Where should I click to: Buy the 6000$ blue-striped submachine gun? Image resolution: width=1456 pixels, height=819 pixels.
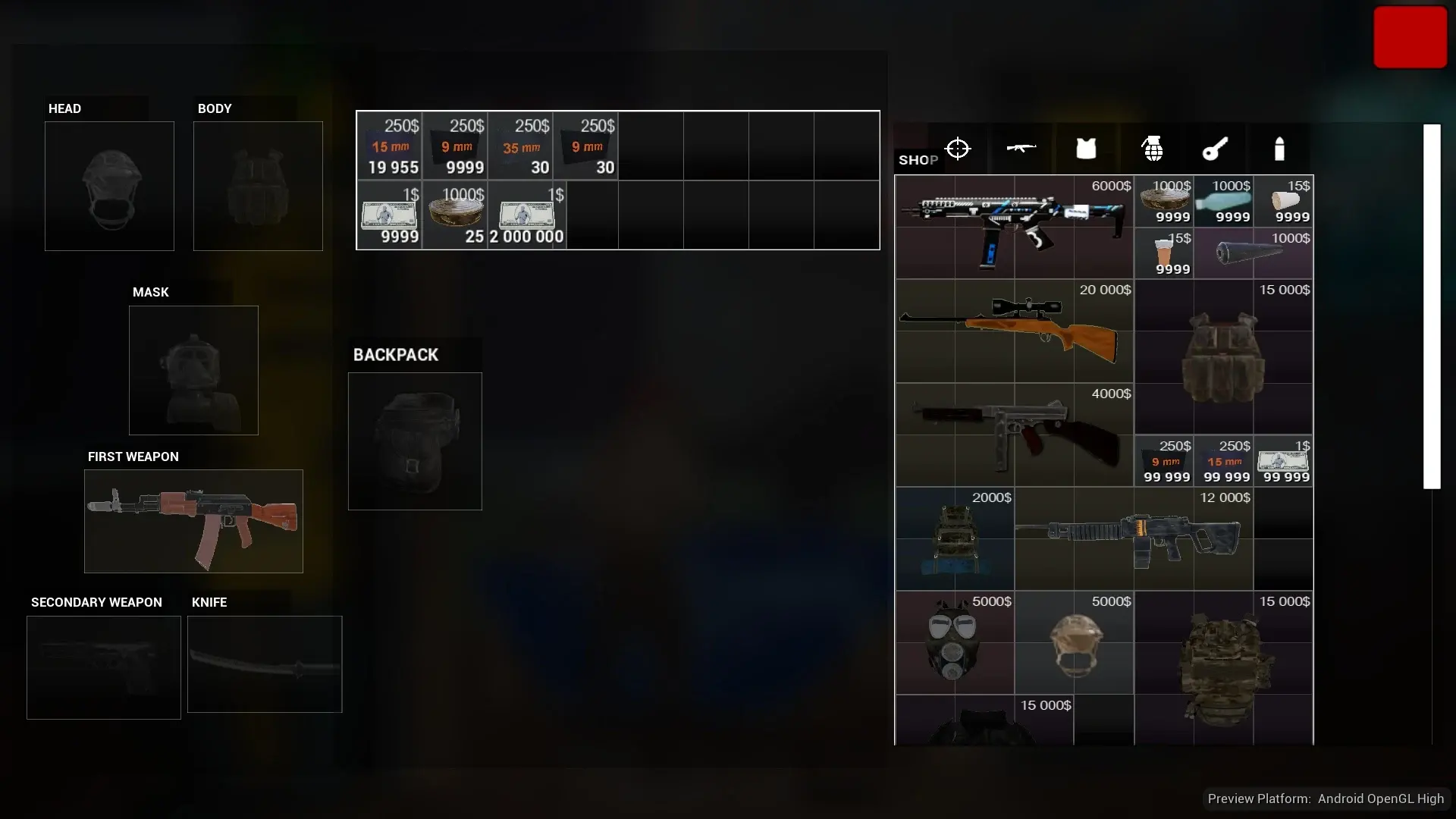(1014, 227)
